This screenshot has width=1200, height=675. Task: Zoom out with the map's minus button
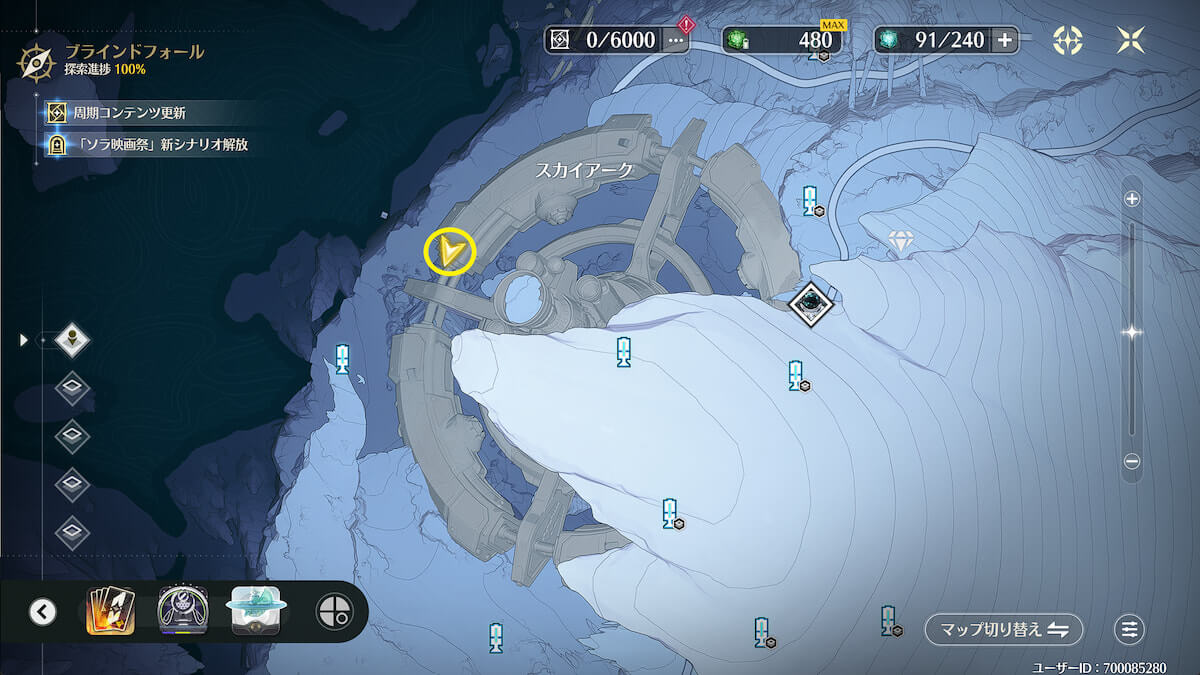click(x=1132, y=462)
